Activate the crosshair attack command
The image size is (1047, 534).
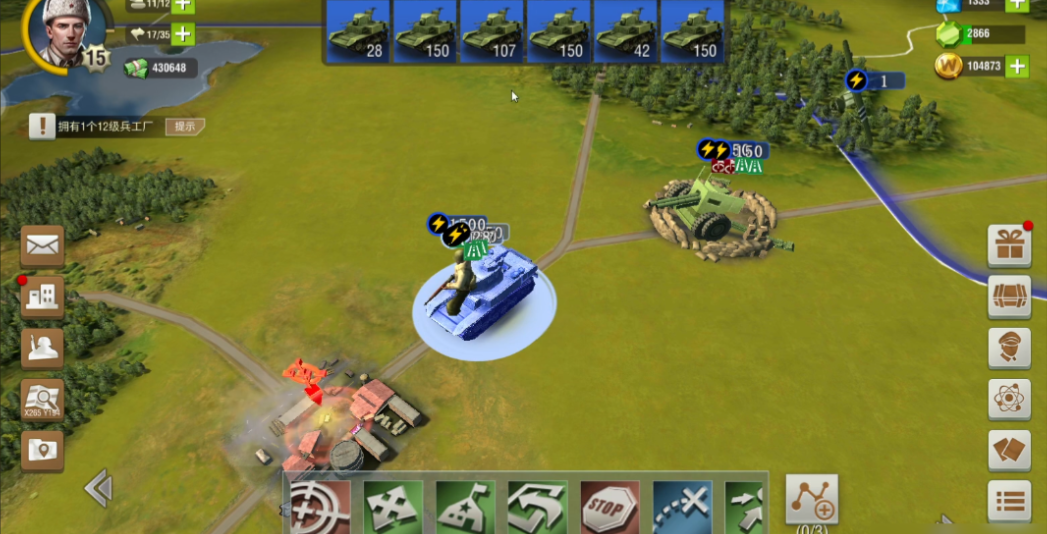point(320,507)
